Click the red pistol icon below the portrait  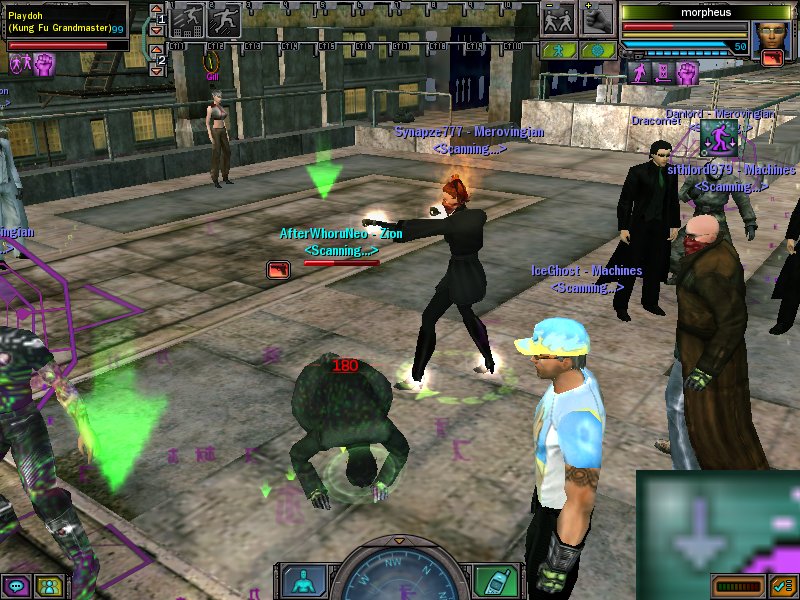point(772,59)
